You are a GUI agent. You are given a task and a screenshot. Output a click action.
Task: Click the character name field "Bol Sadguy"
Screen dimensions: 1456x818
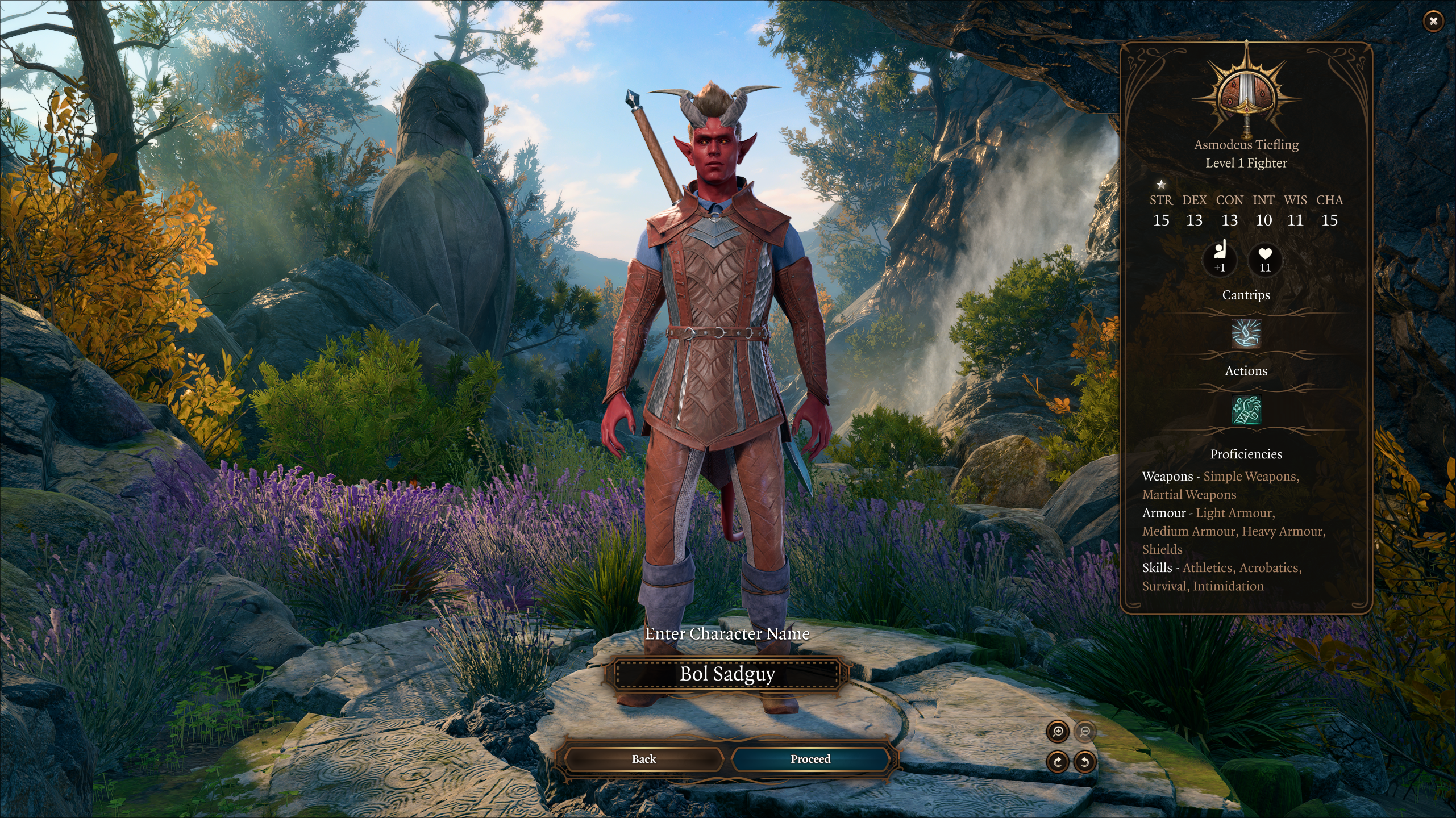click(727, 674)
